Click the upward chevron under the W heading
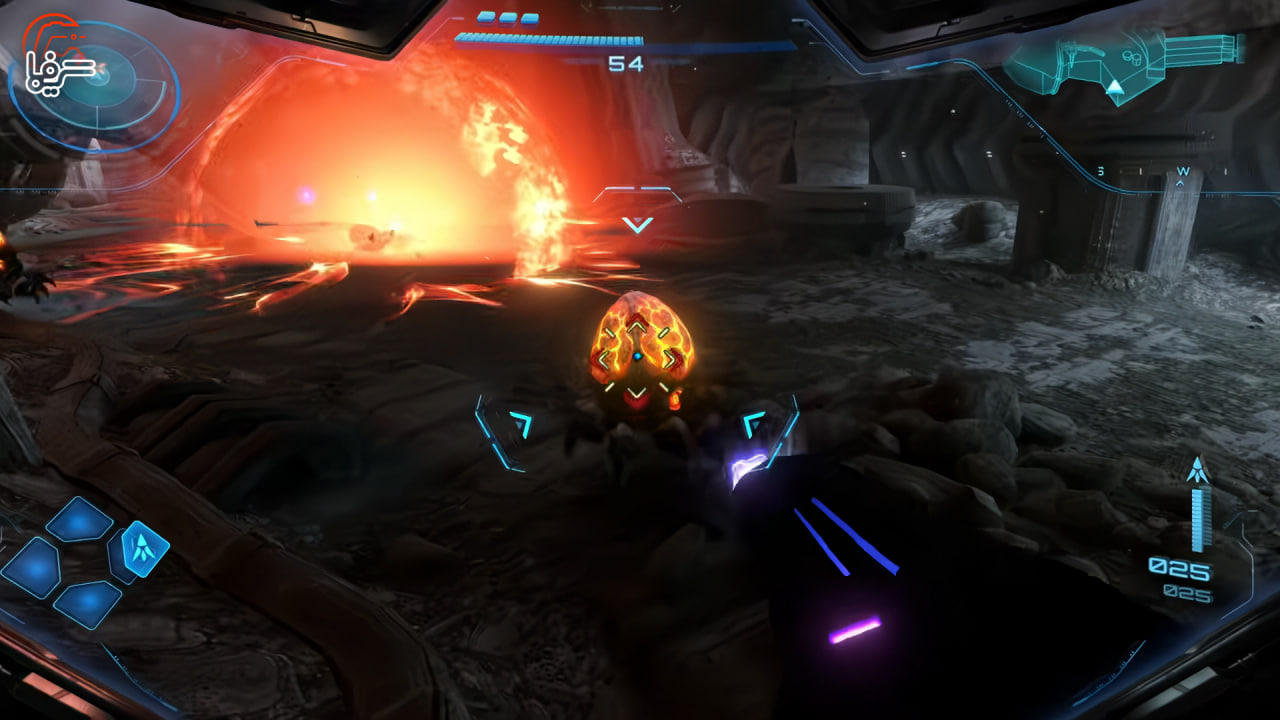 [x=1180, y=183]
